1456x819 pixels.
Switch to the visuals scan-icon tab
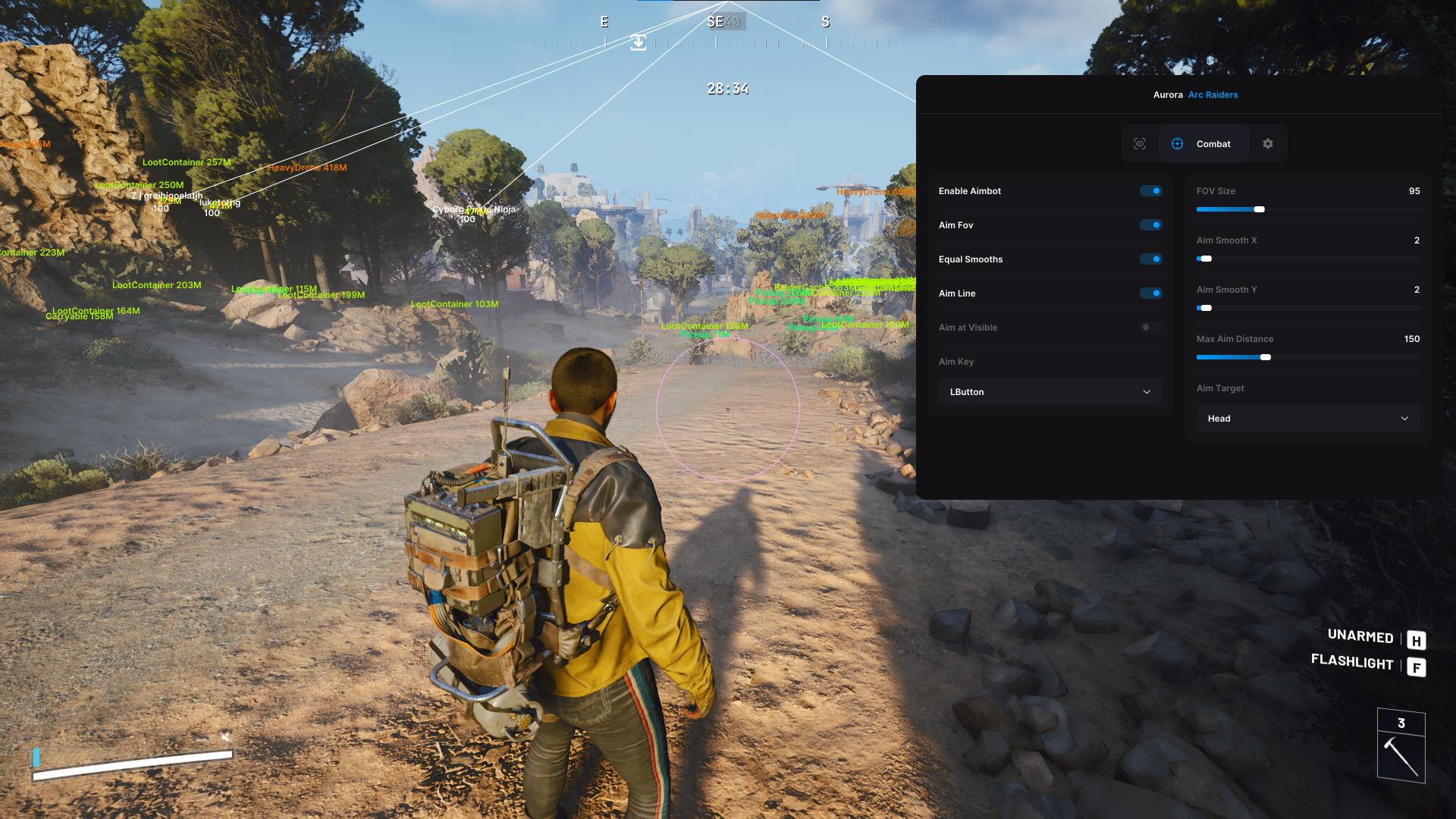click(x=1140, y=144)
